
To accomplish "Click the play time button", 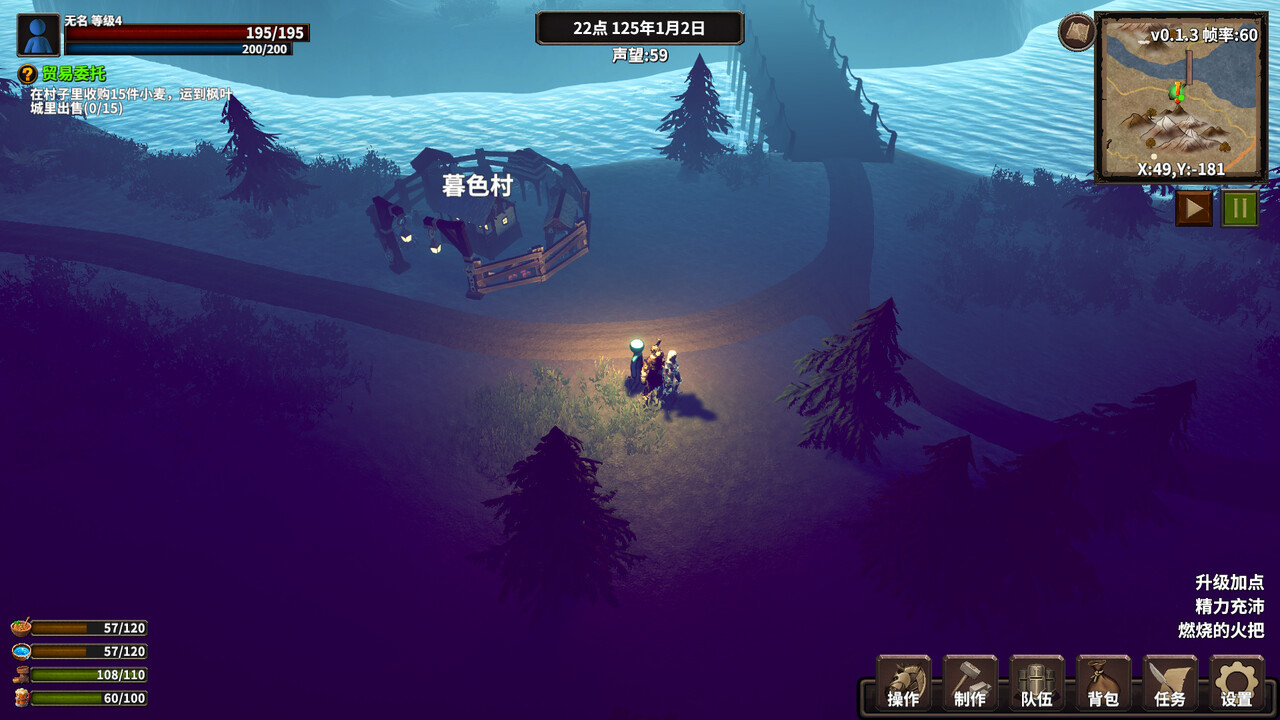I will click(x=1193, y=208).
